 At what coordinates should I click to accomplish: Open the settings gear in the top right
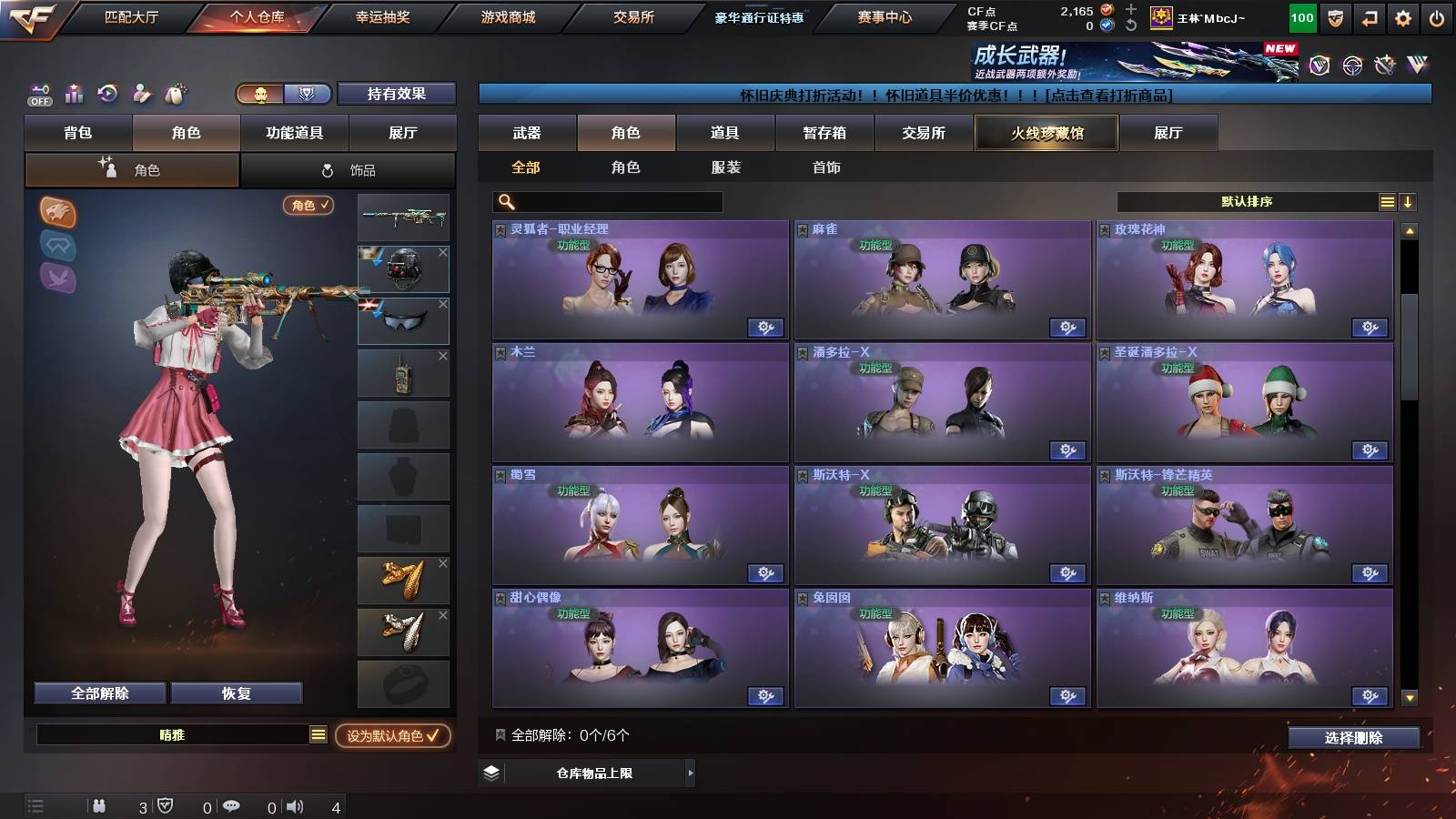[1400, 18]
